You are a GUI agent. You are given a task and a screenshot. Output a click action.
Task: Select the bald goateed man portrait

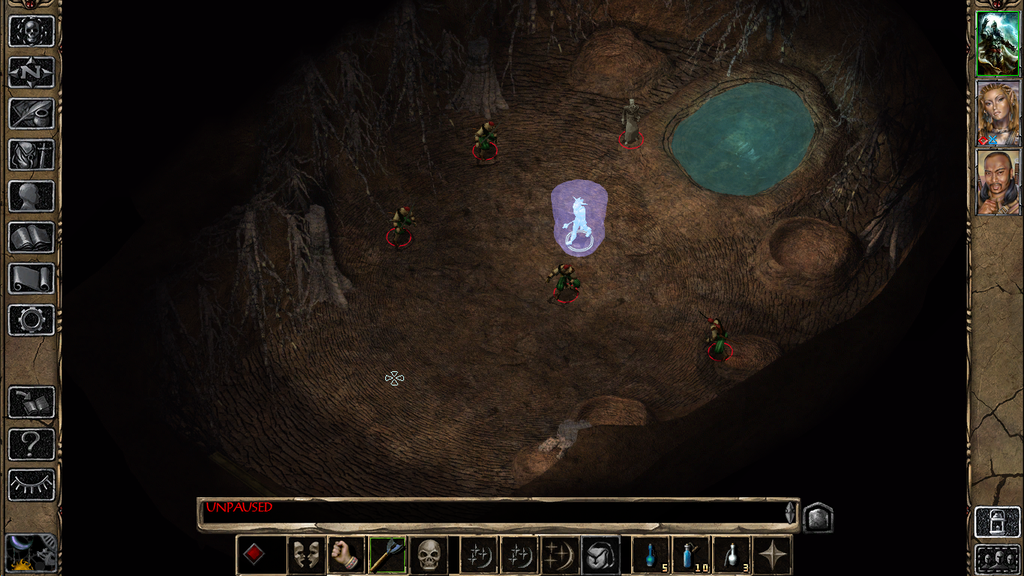coord(998,182)
